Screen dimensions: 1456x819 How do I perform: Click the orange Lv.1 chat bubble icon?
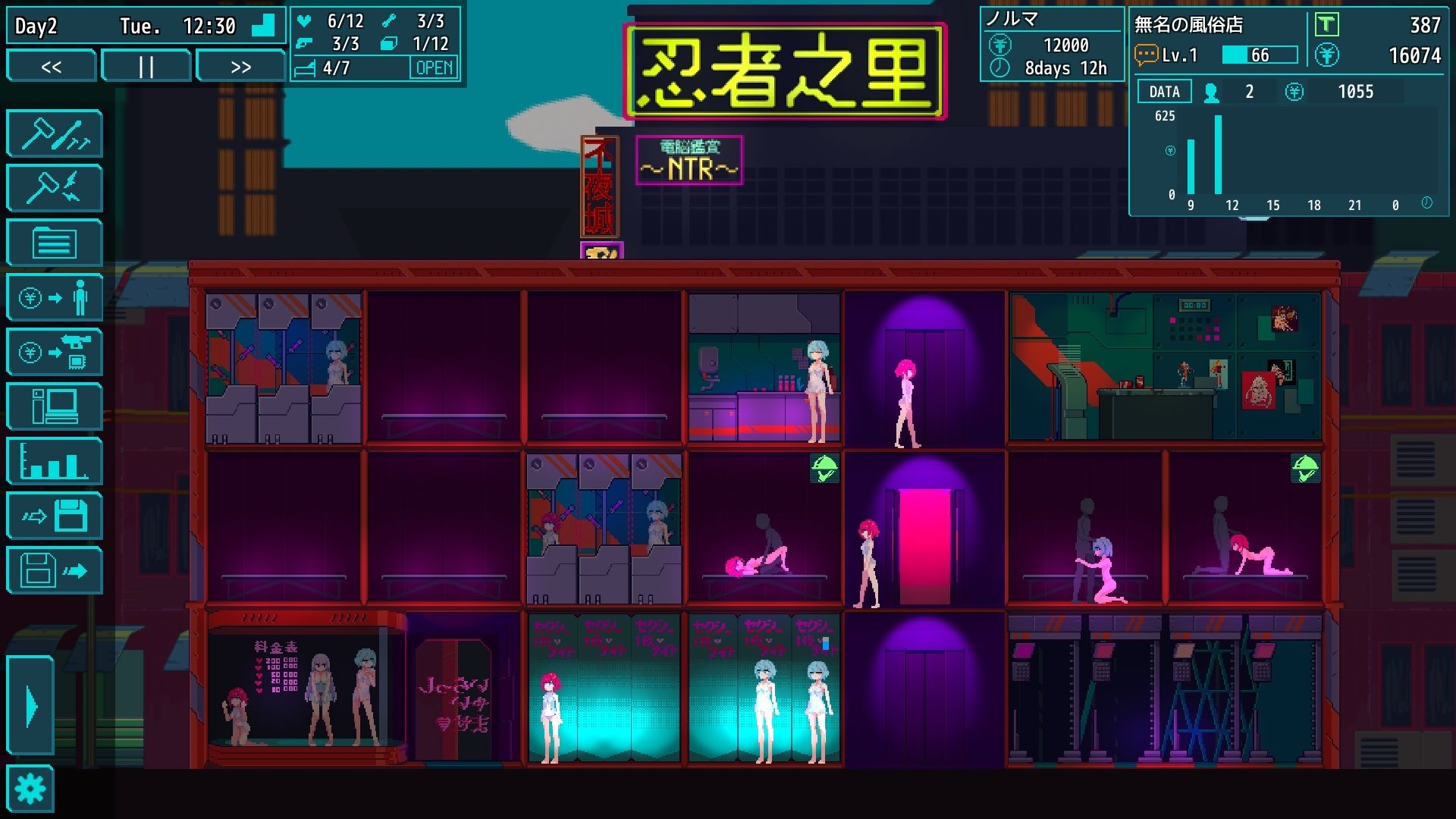pos(1145,54)
